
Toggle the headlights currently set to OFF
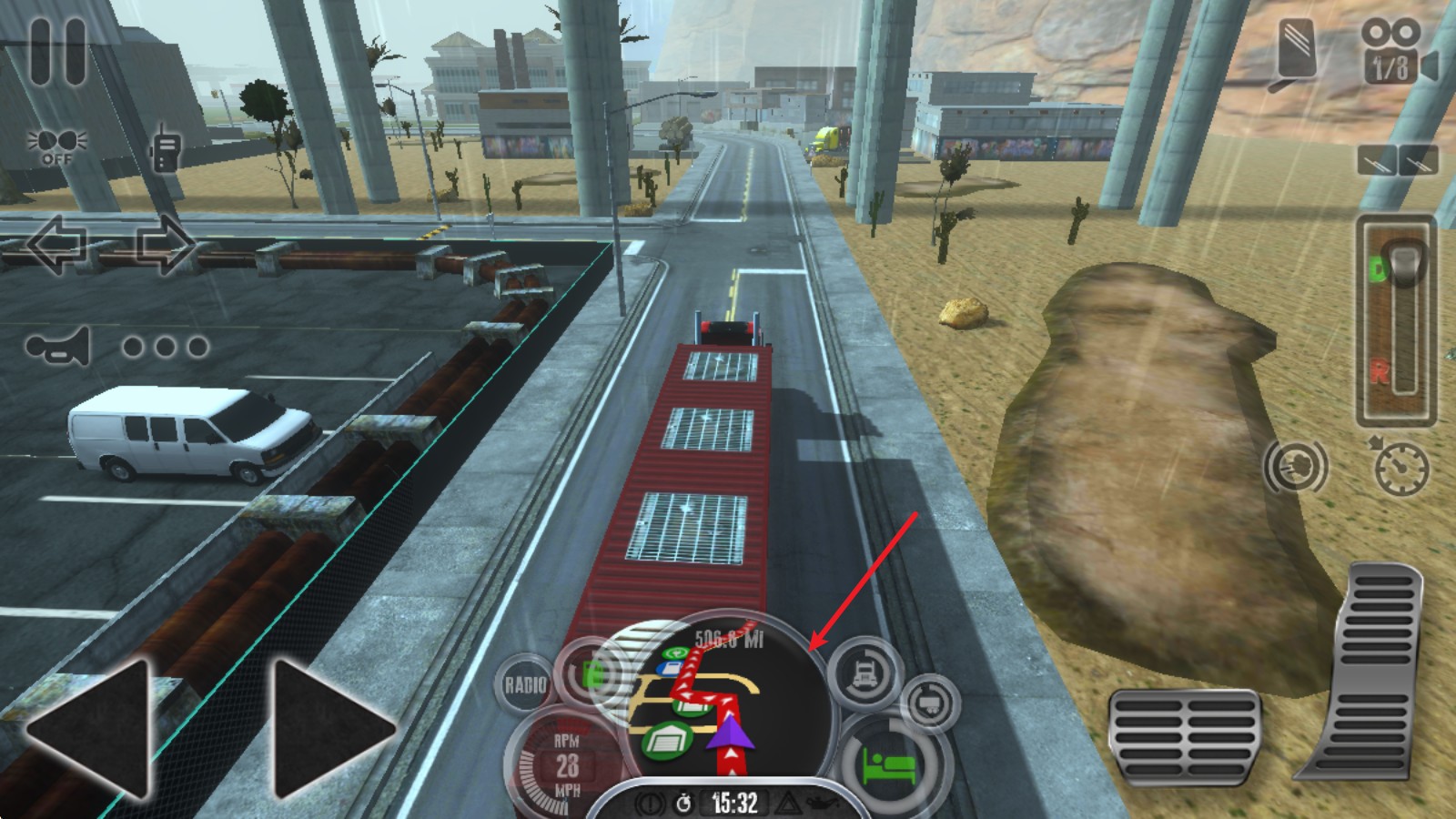[56, 146]
